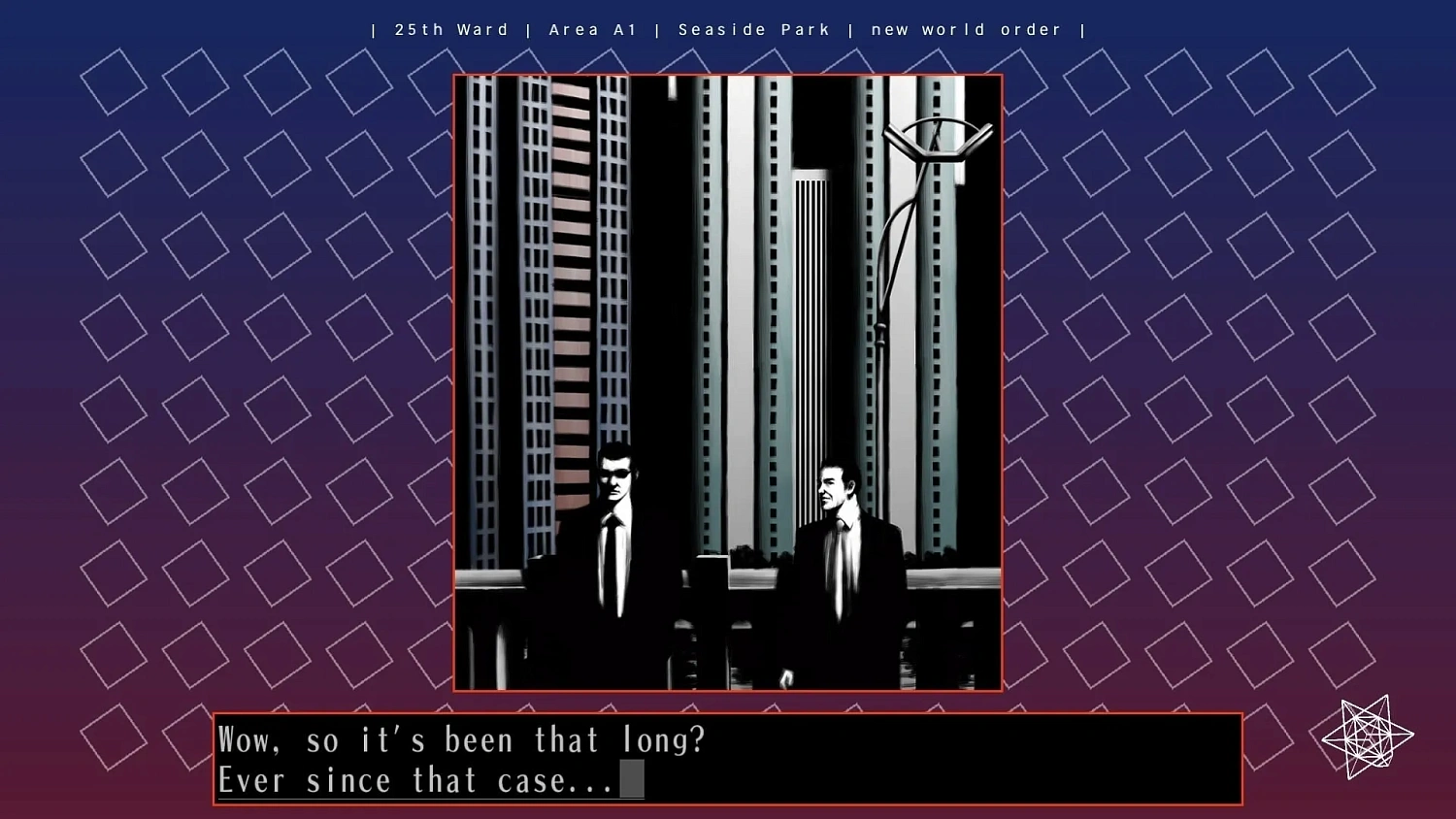Click the line 'Wow, so it's been that long?'

[x=463, y=739]
